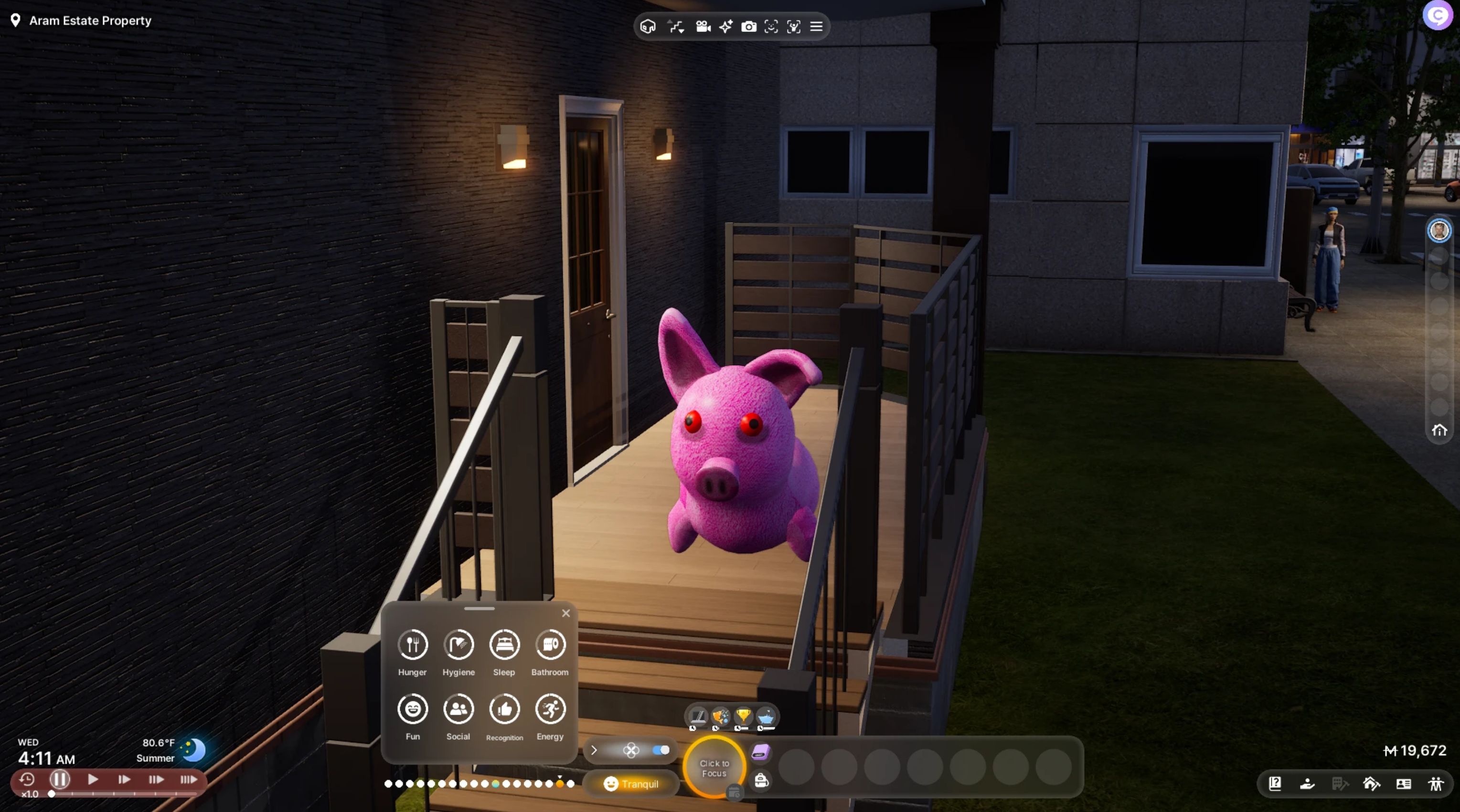Pause the game time
The image size is (1460, 812).
(60, 780)
